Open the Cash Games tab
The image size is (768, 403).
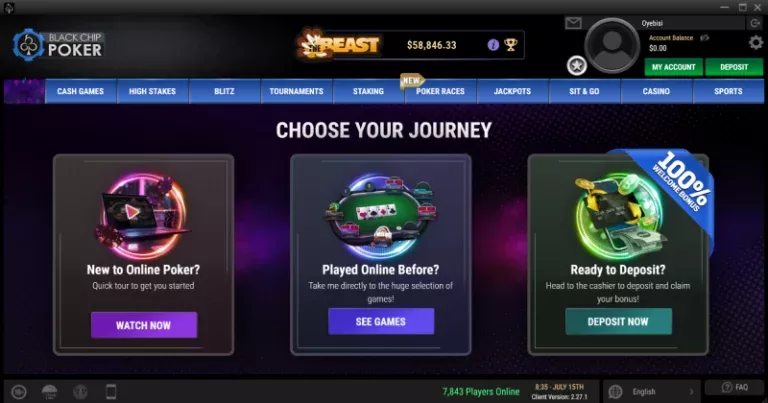pyautogui.click(x=80, y=91)
